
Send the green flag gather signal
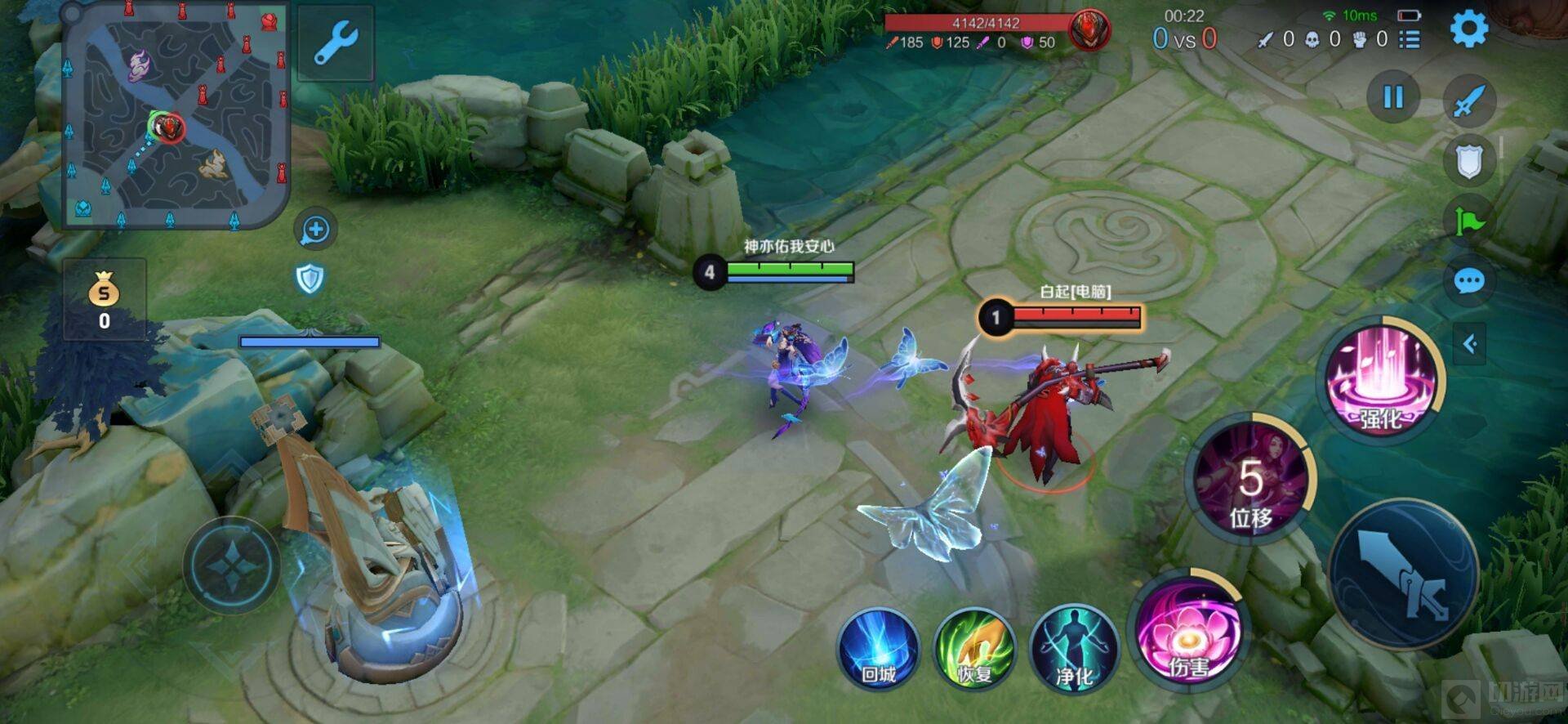[1468, 221]
